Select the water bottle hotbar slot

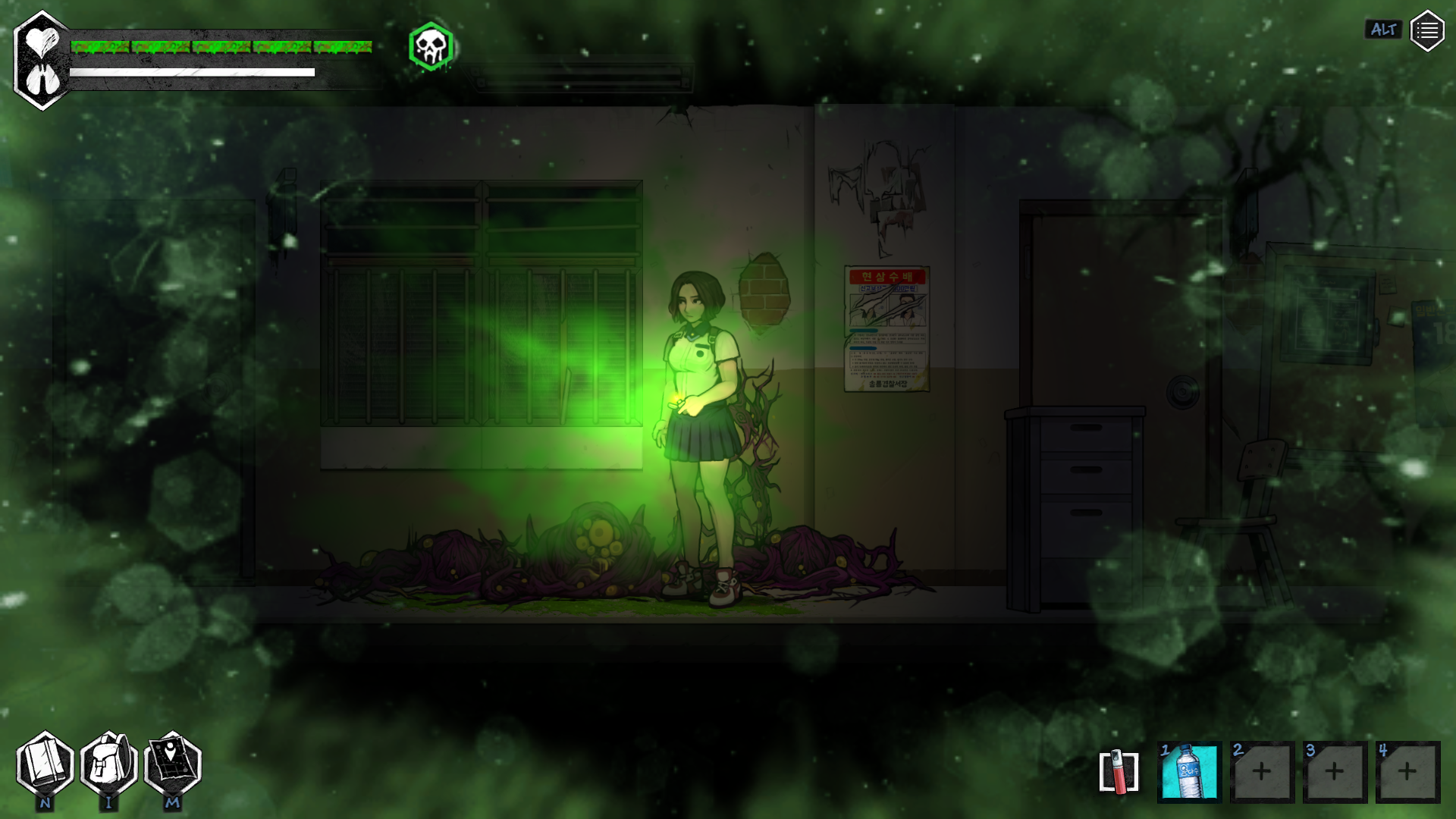tap(1189, 771)
